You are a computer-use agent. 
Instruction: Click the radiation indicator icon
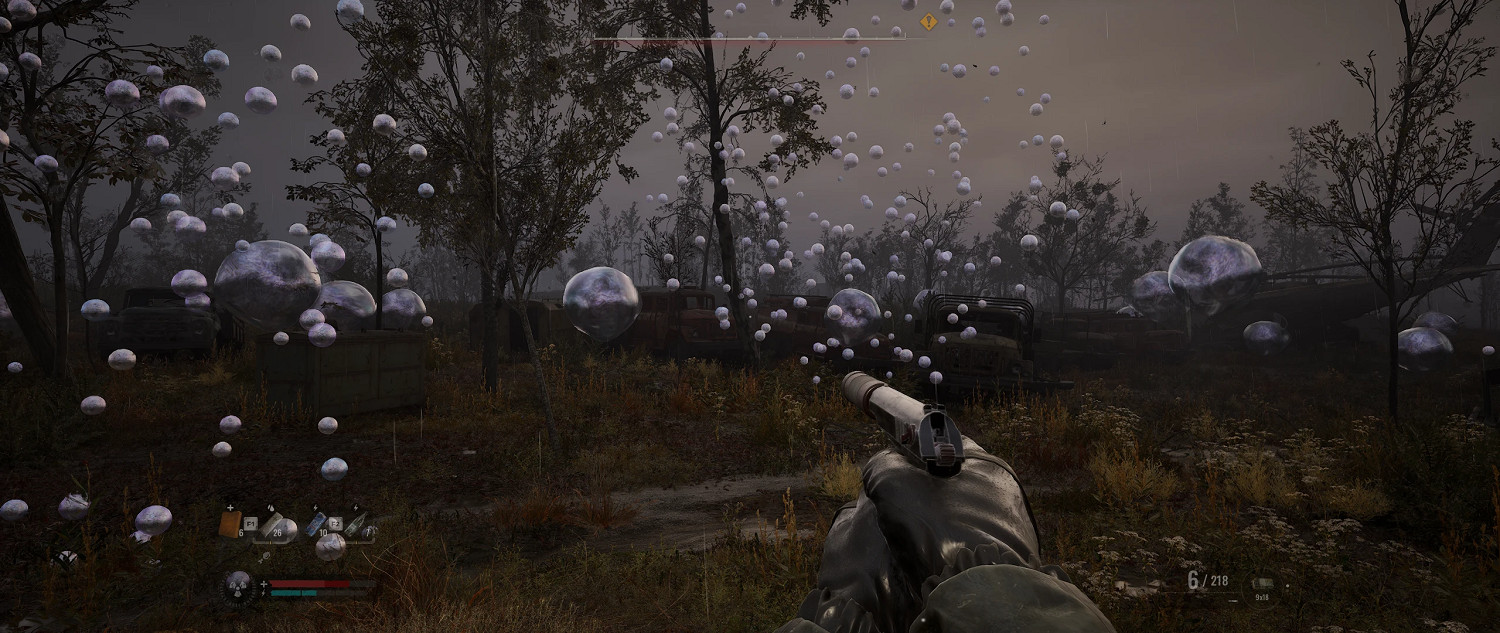tap(238, 586)
